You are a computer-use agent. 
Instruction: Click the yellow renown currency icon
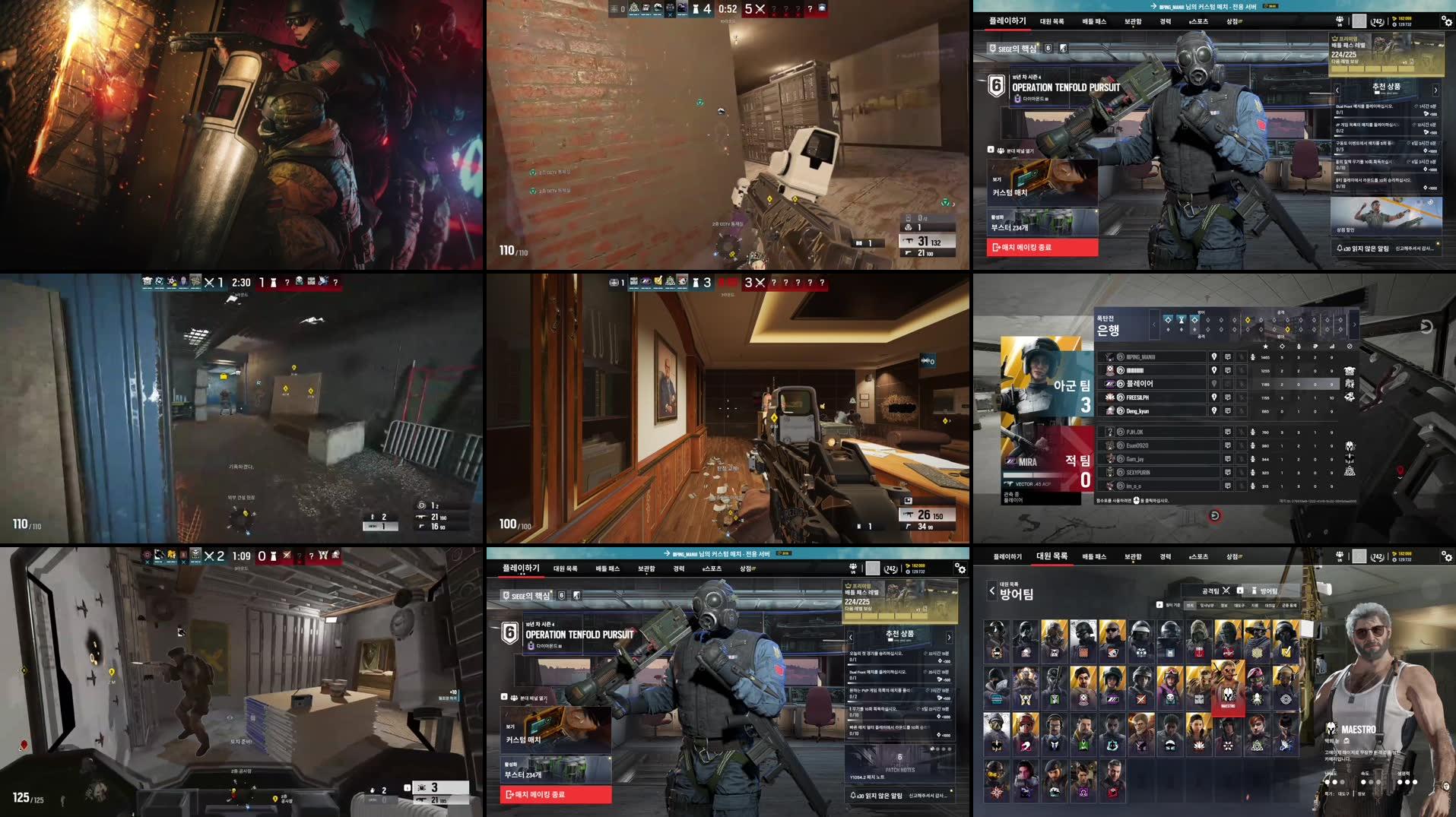pos(1395,20)
